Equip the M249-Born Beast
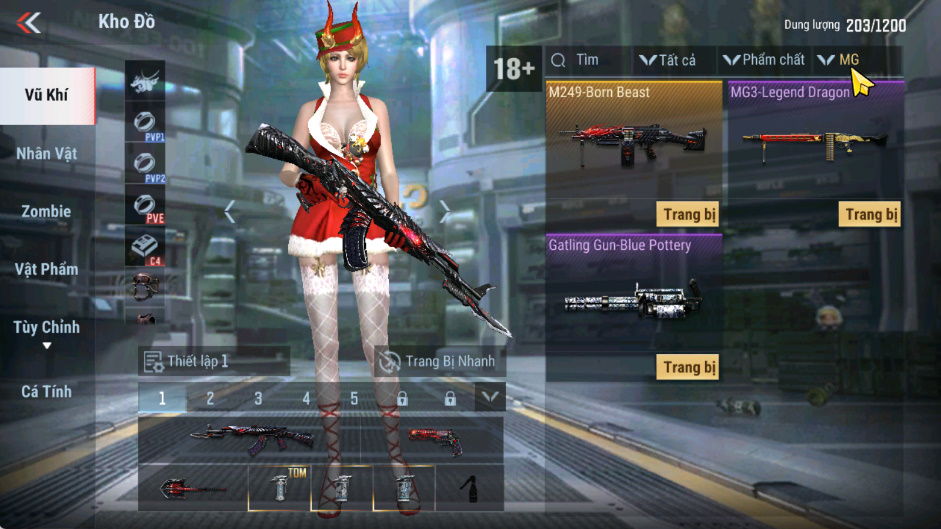 pyautogui.click(x=690, y=214)
